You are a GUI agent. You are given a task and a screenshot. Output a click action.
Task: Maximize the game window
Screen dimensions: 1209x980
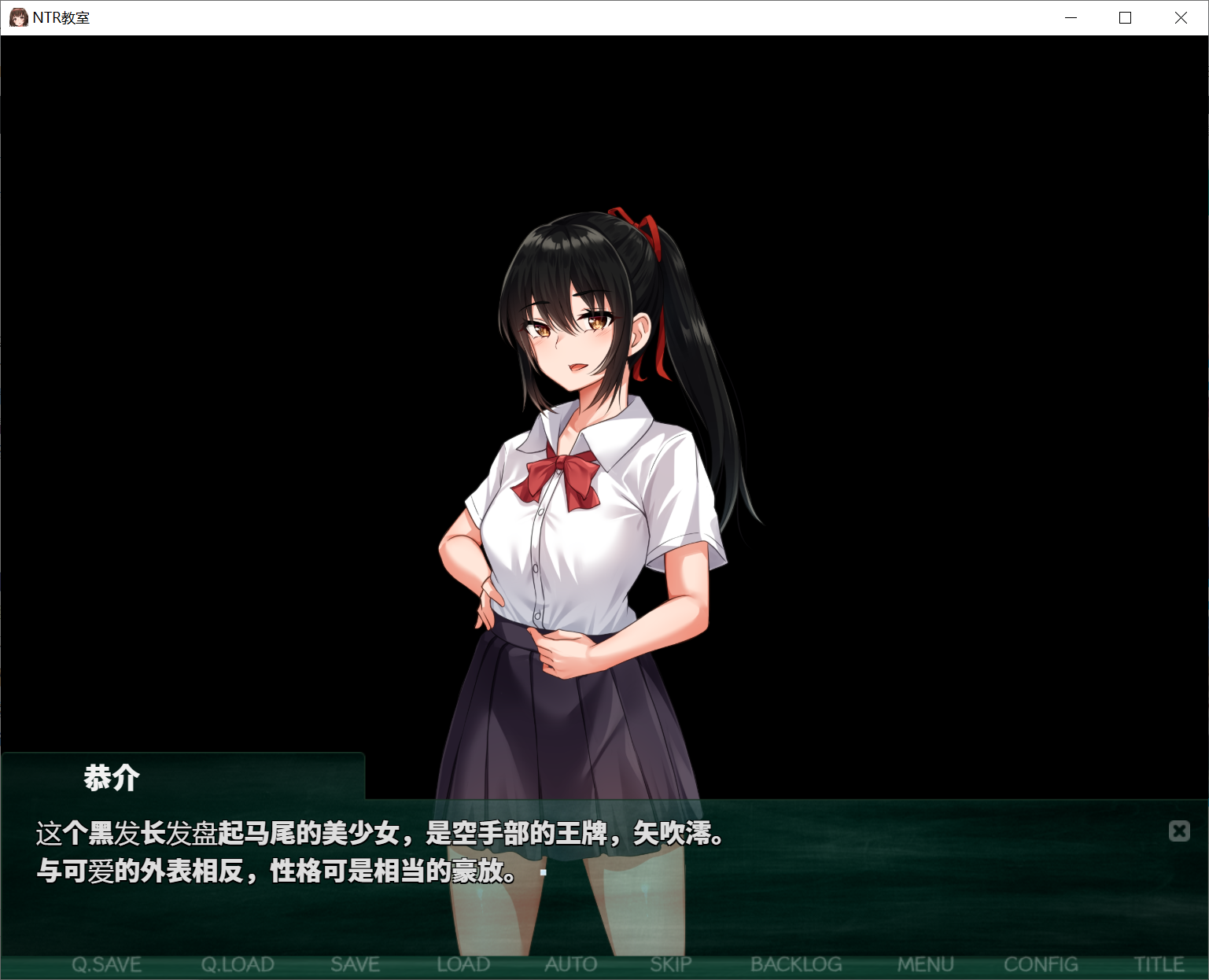coord(1125,17)
